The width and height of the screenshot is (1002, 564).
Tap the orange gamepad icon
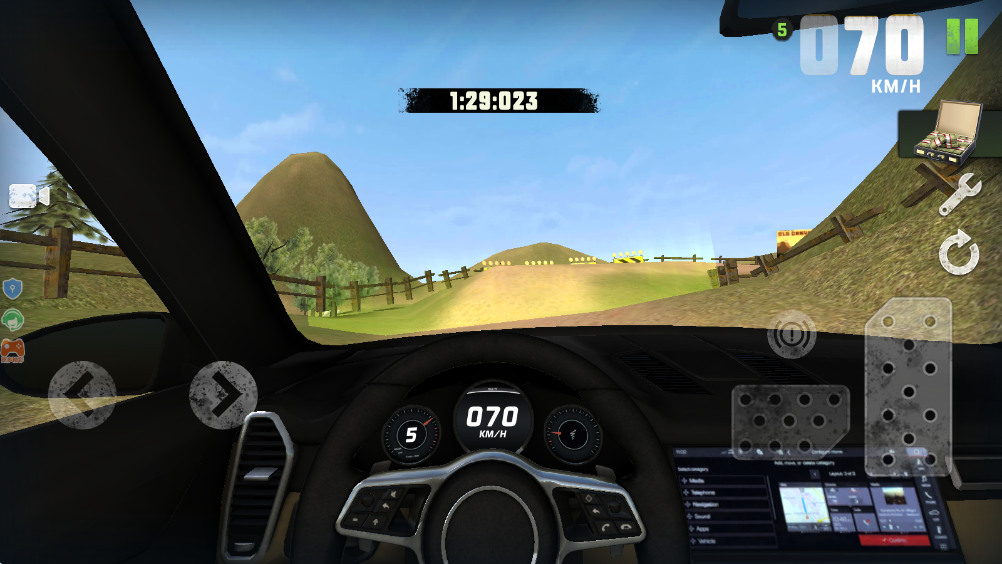point(12,350)
